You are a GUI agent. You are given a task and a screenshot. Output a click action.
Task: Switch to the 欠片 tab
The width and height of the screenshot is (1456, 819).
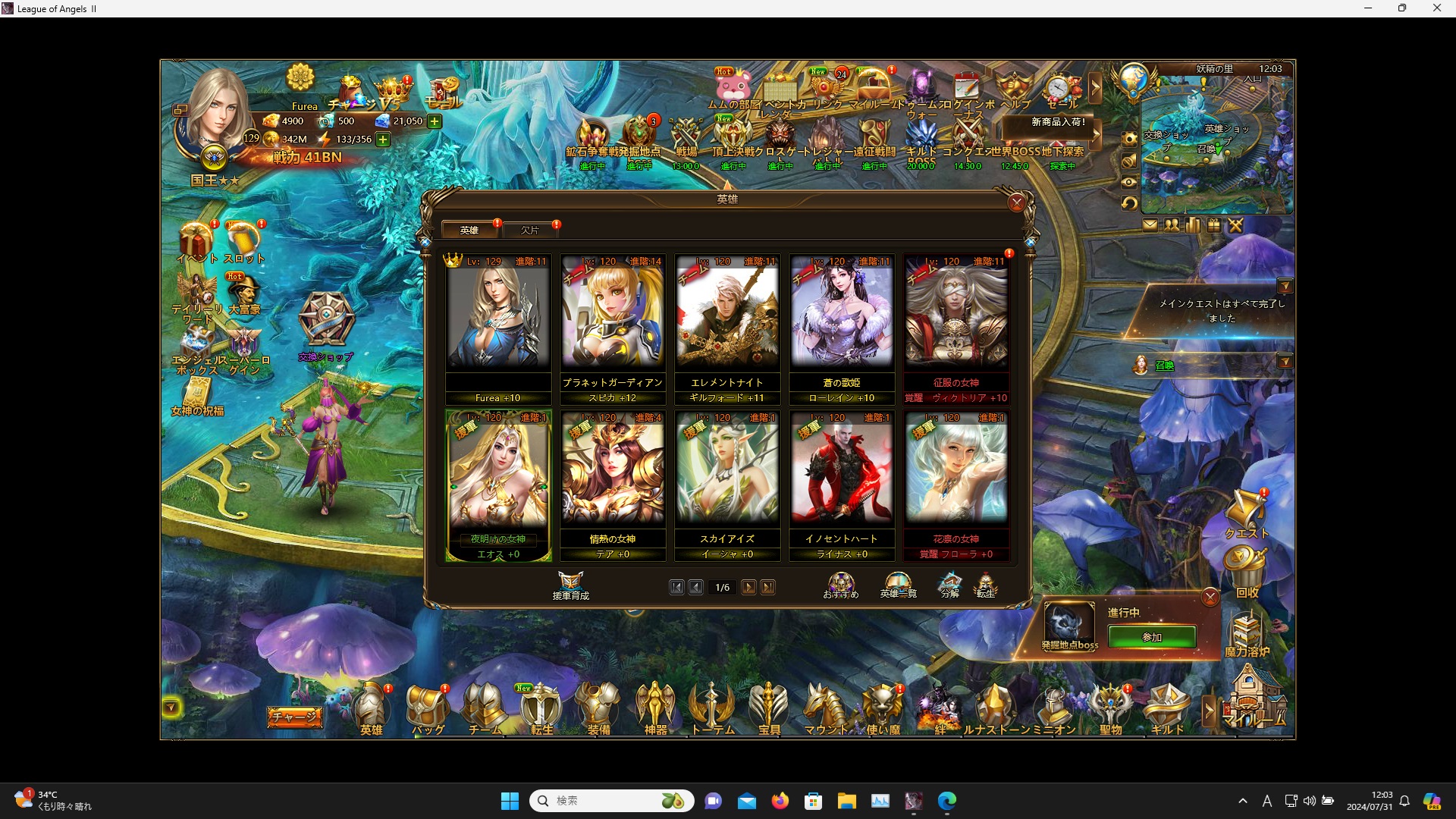pos(530,230)
